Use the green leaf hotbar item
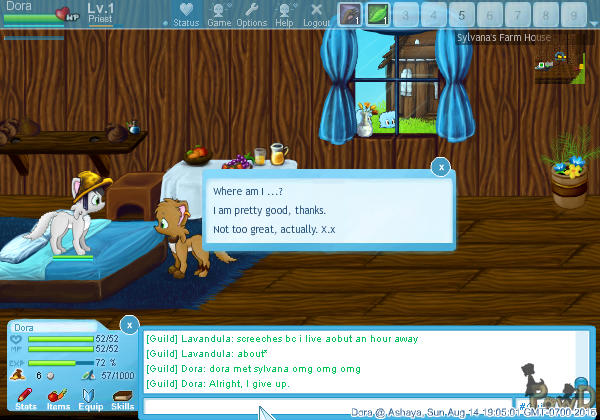 pos(378,15)
